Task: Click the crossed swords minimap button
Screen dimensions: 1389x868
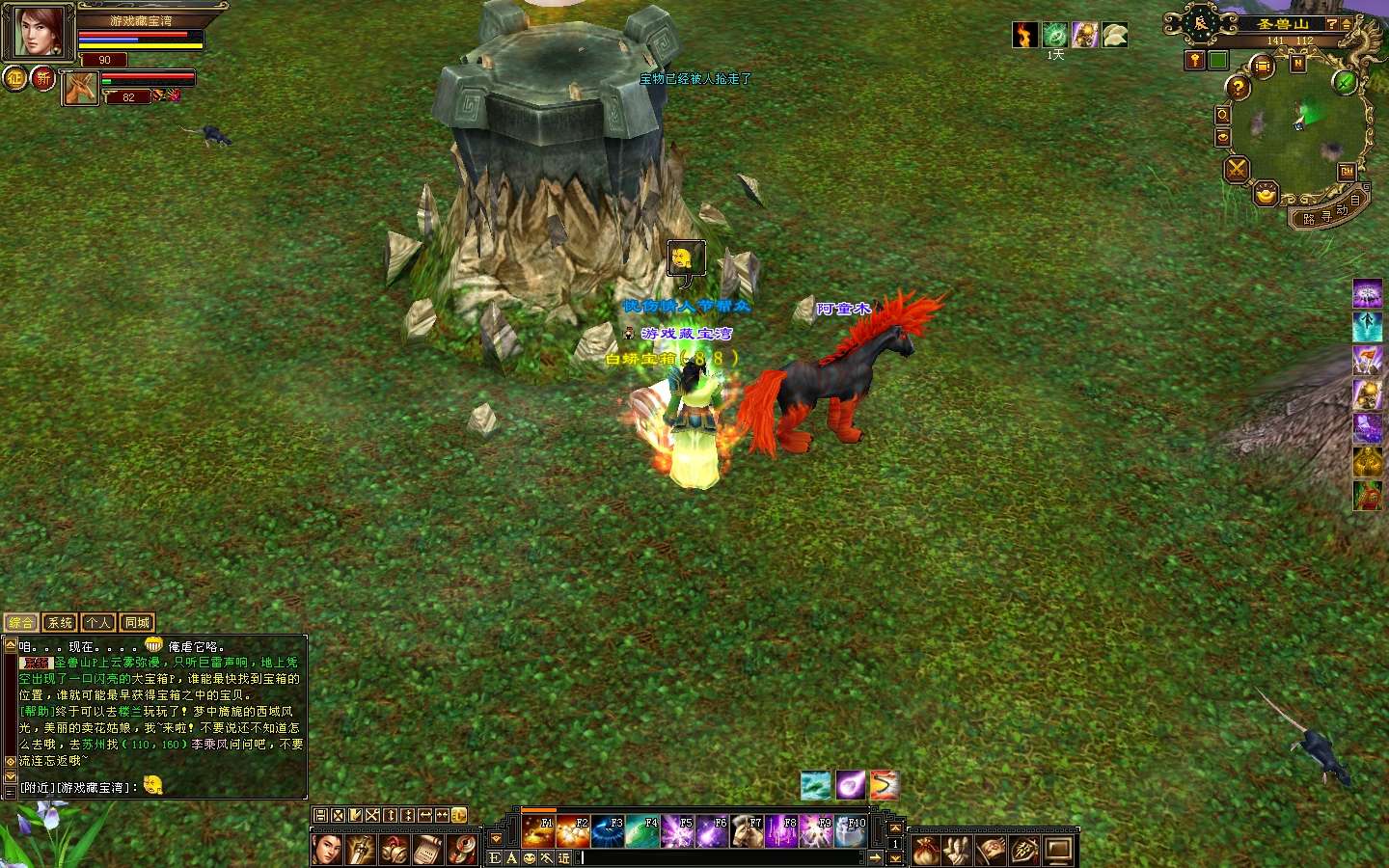Action: (x=1237, y=171)
